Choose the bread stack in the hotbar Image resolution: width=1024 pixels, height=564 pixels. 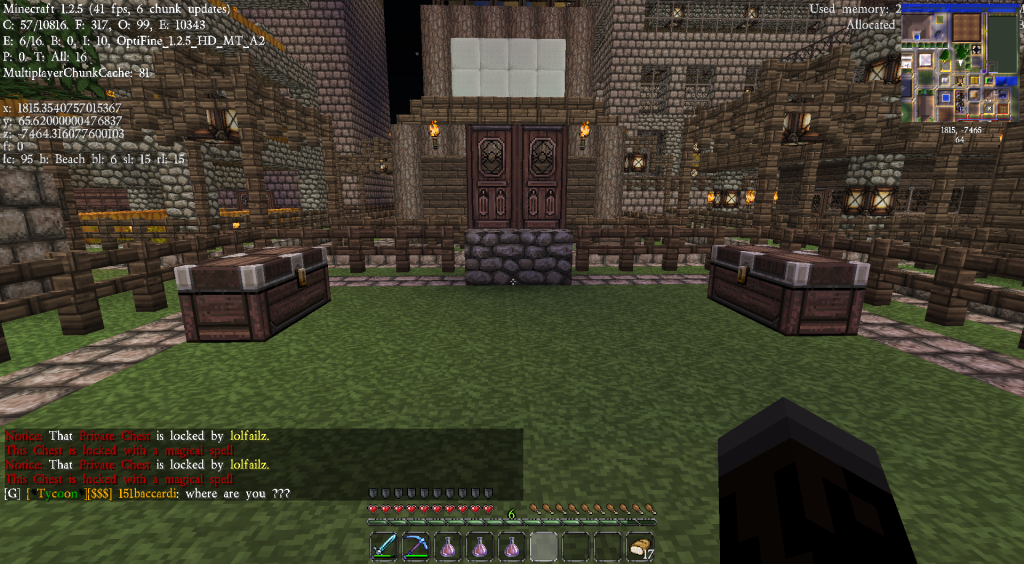(x=641, y=547)
